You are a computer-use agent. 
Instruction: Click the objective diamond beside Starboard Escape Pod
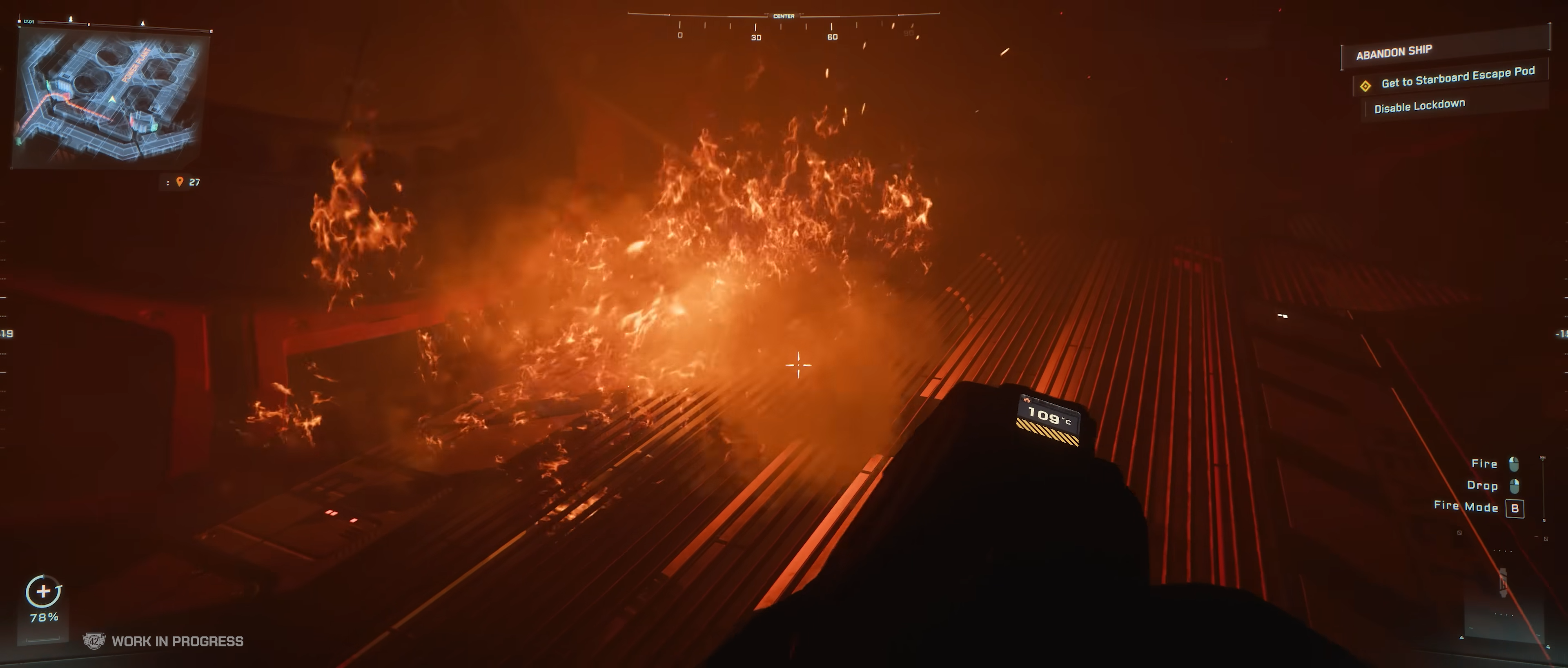point(1365,86)
